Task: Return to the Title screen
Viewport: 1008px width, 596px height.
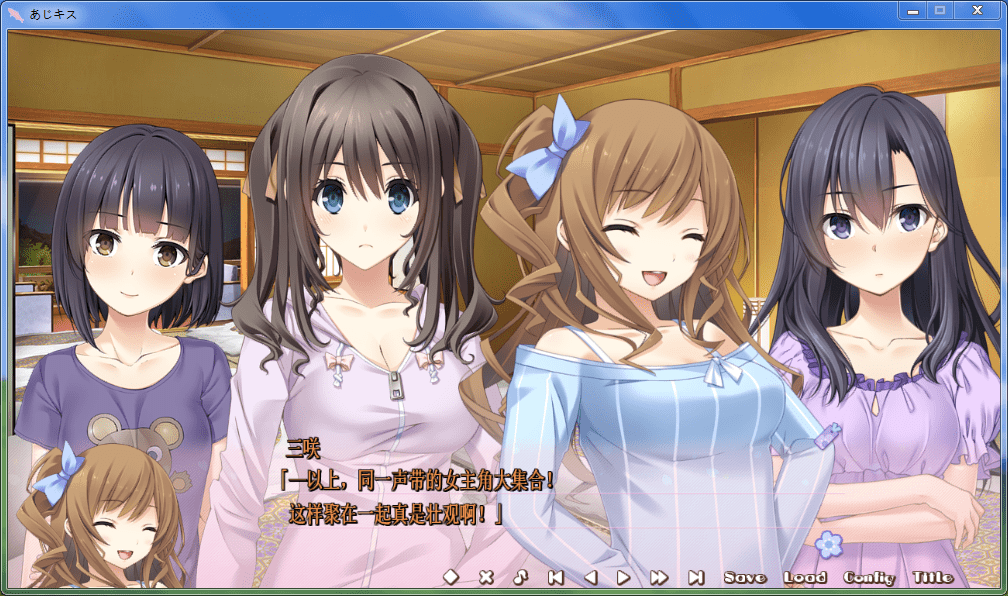Action: [x=933, y=577]
